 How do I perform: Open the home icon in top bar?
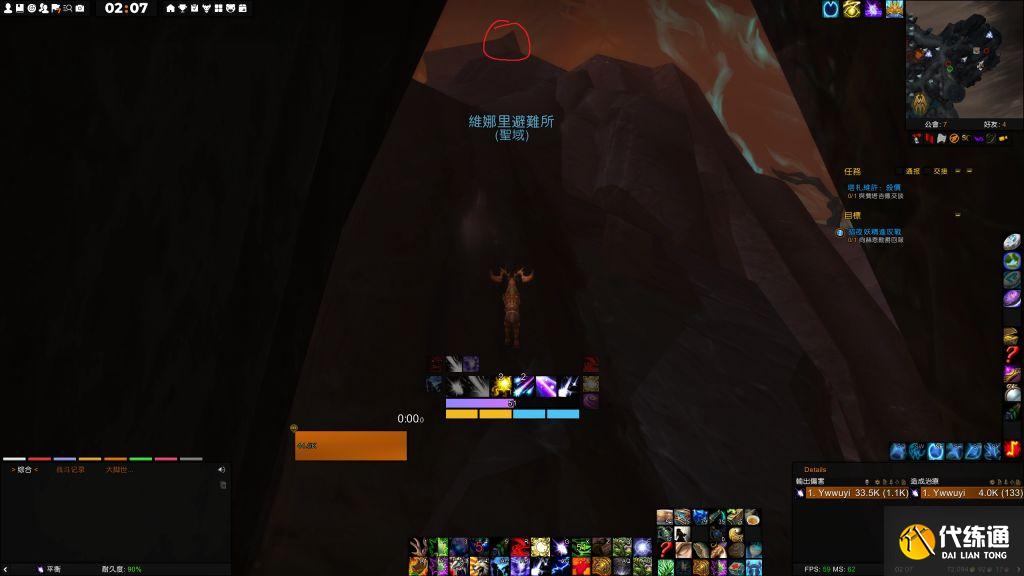point(170,8)
